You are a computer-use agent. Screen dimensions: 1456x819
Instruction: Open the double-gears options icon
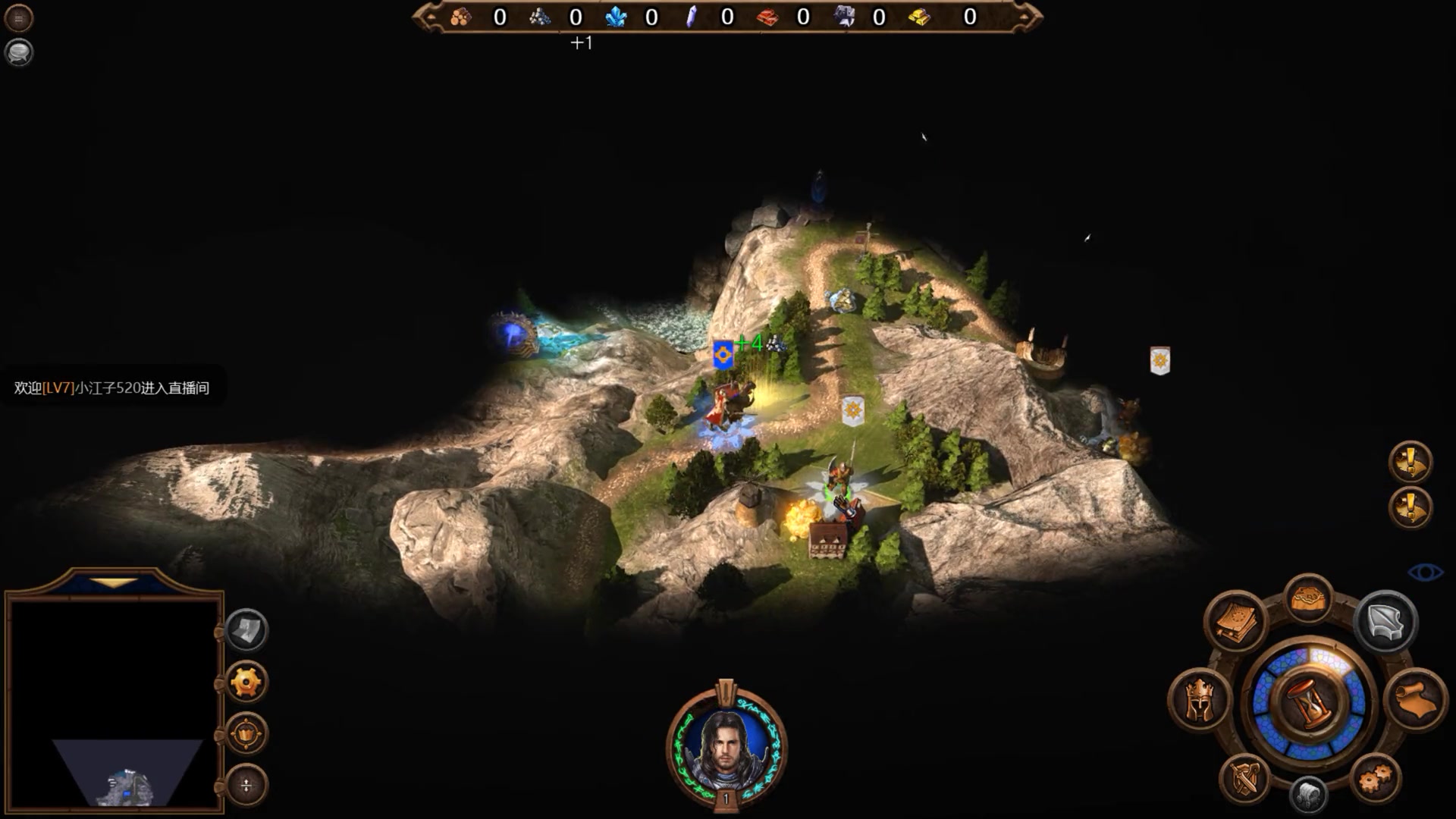point(1376,779)
